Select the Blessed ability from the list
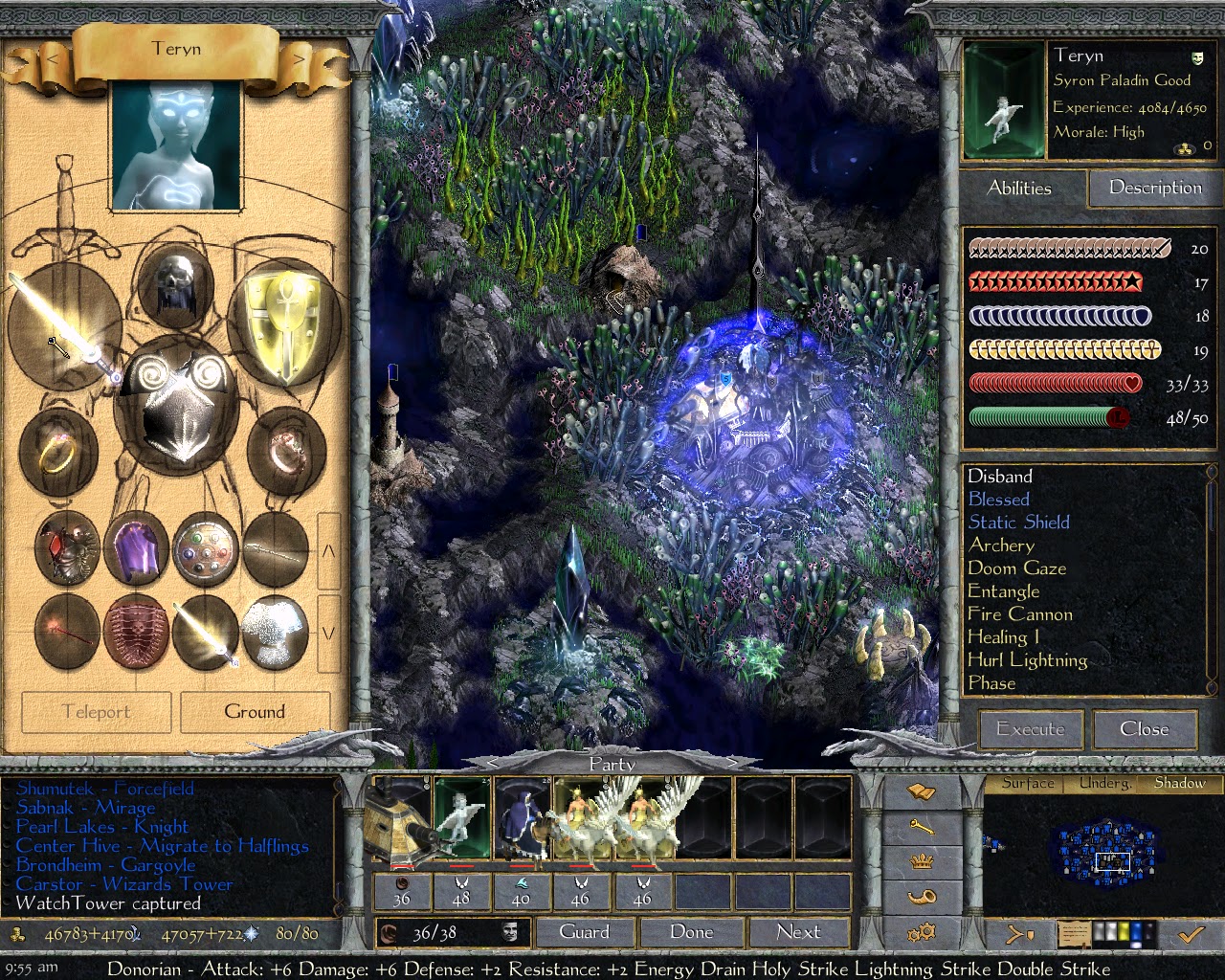1225x980 pixels. pos(998,499)
